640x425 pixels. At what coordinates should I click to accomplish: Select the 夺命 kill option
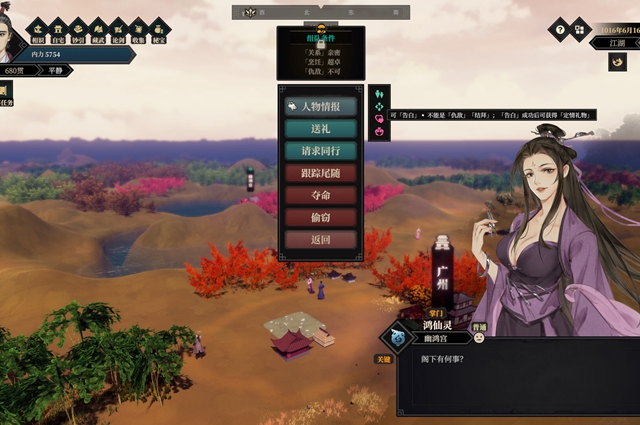coord(320,195)
